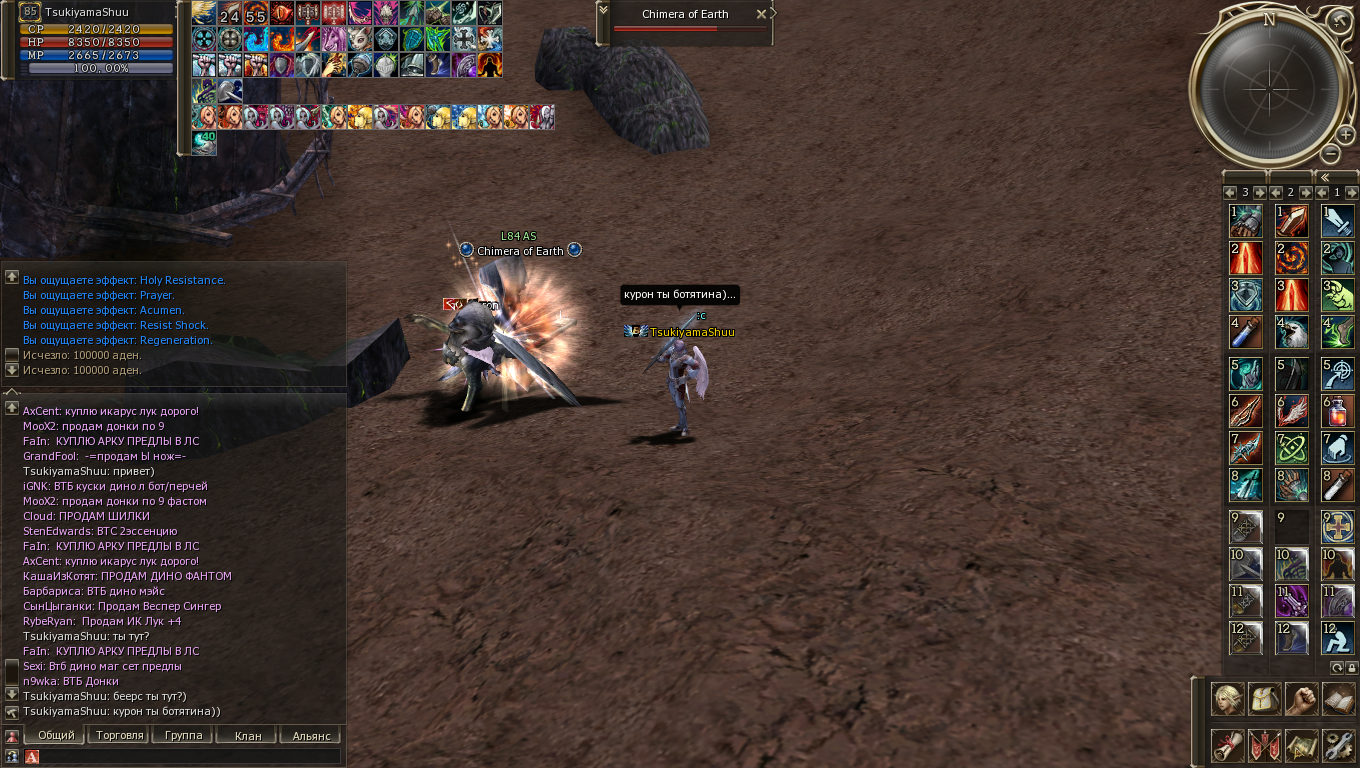Open the inventory shirt icon
The image size is (1360, 768).
[1266, 699]
